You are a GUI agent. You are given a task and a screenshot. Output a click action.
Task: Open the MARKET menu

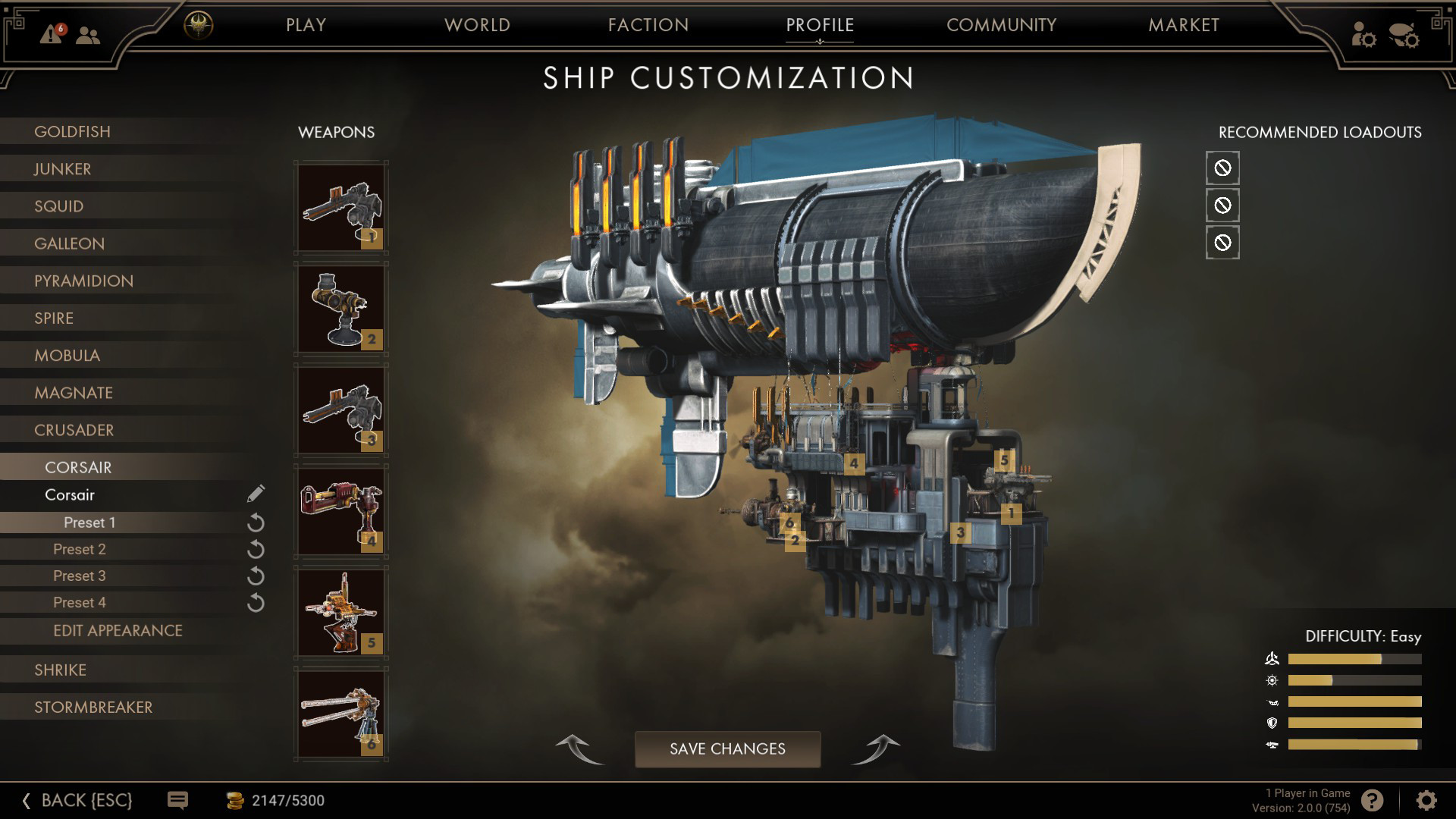click(1184, 25)
